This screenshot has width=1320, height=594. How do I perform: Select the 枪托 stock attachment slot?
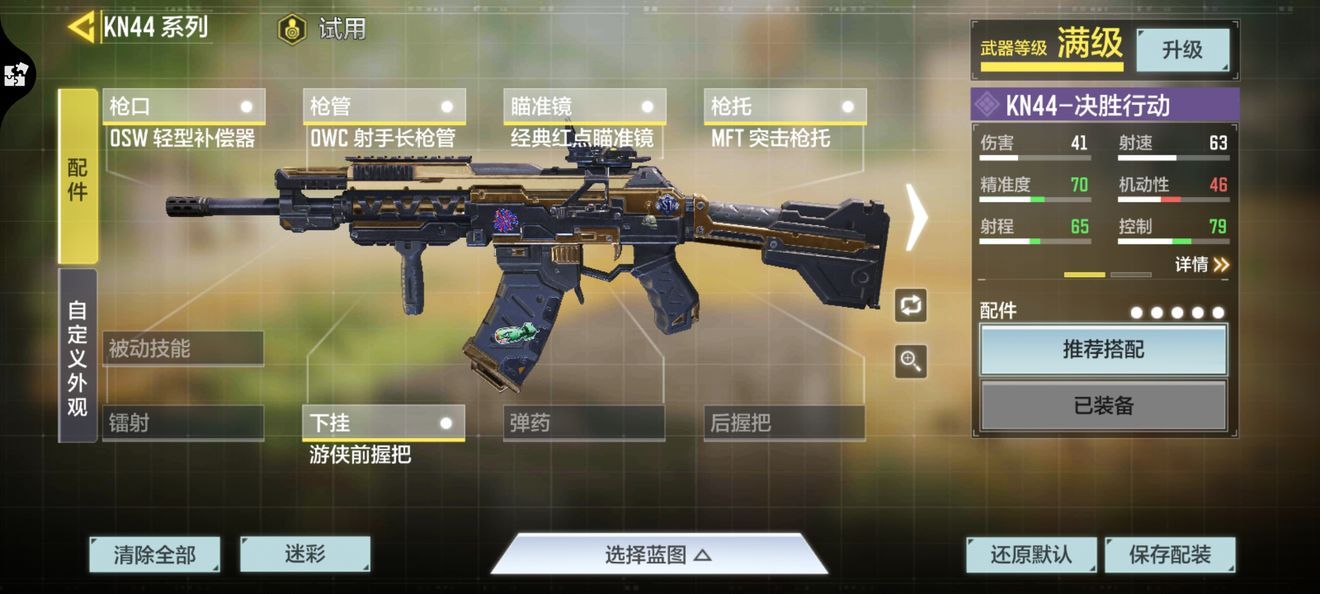tap(784, 106)
